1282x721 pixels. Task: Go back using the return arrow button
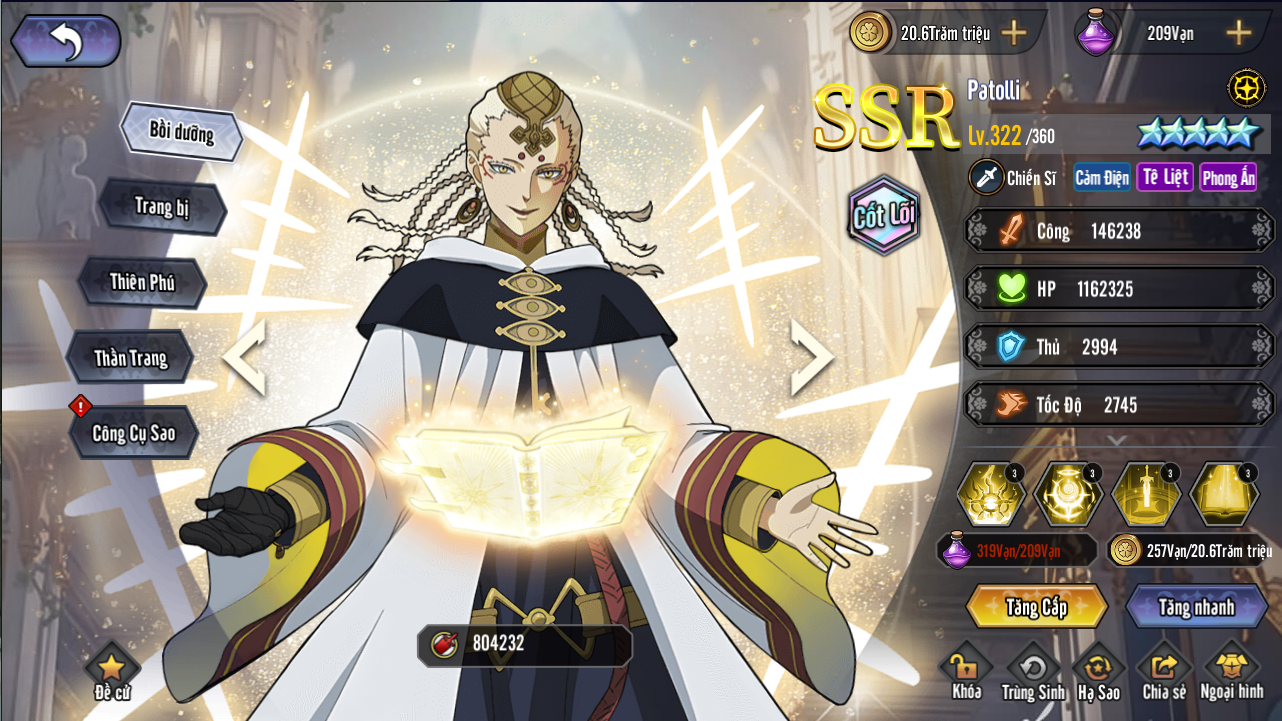click(66, 41)
